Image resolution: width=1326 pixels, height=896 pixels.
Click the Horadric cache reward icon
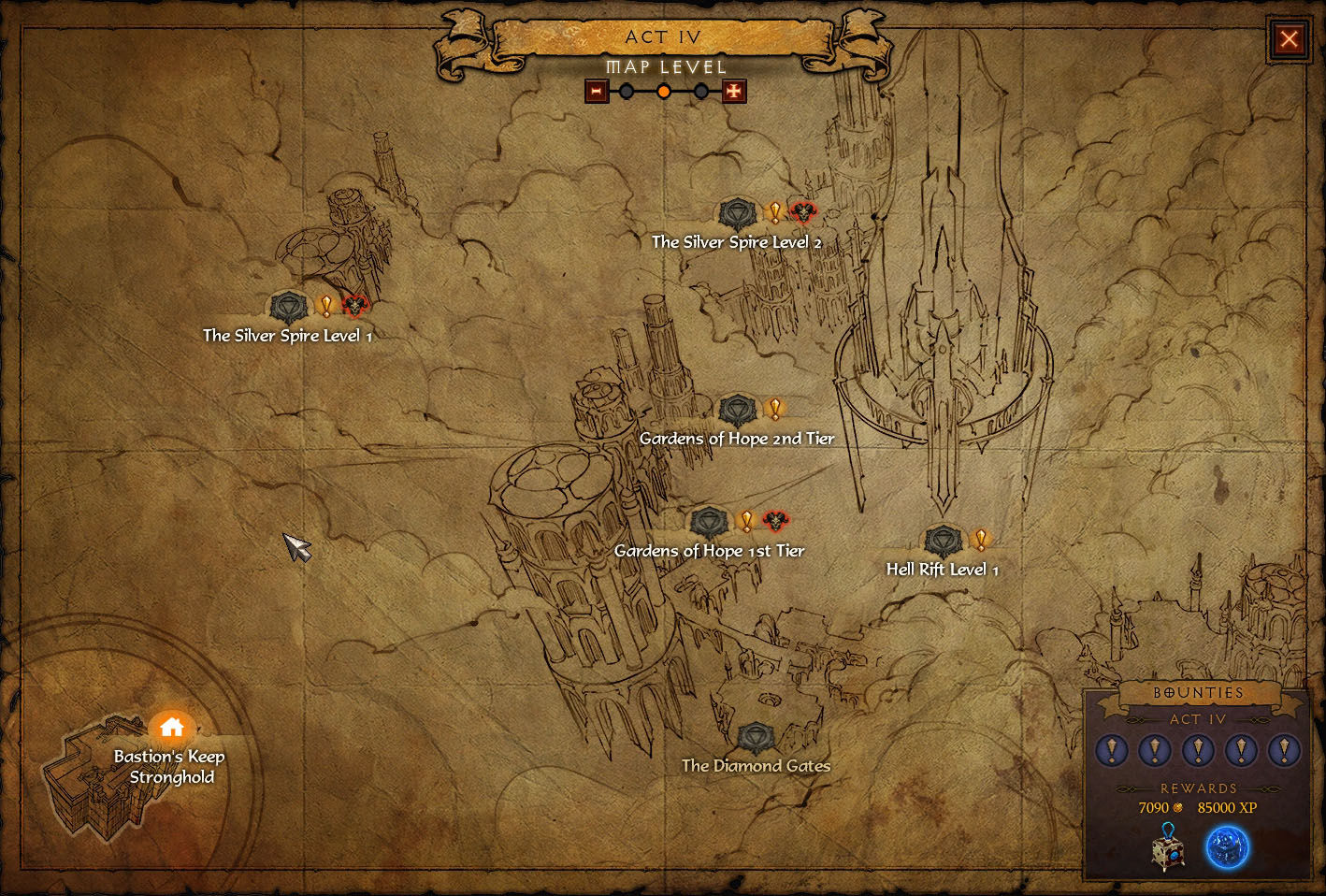tap(1168, 847)
